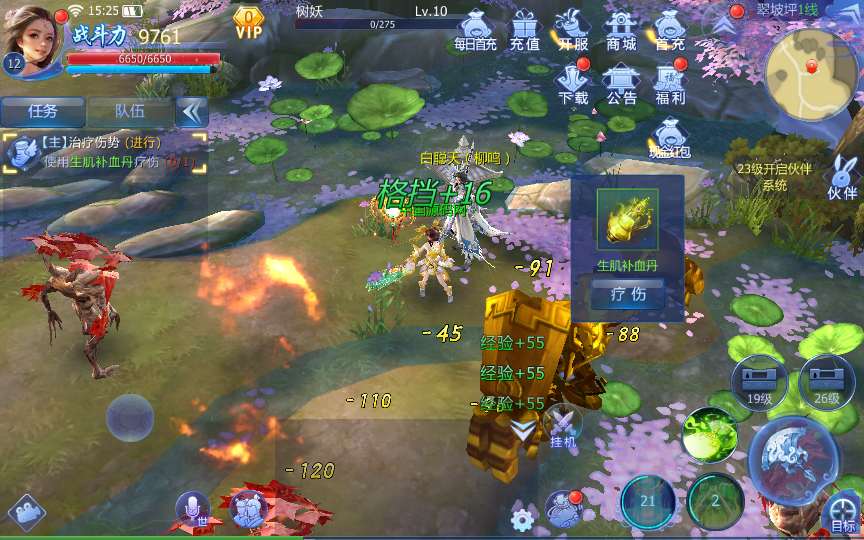Open the gear settings icon
This screenshot has height=540, width=864.
coord(521,519)
